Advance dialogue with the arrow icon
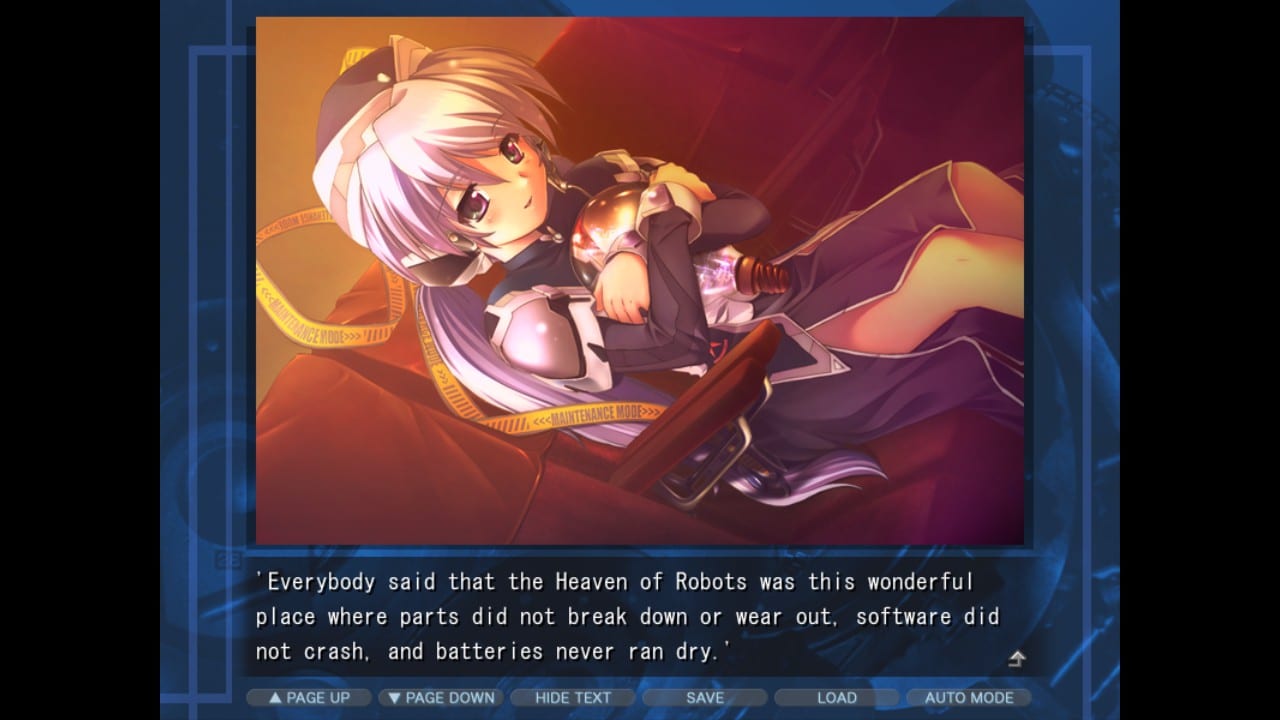 (1016, 658)
